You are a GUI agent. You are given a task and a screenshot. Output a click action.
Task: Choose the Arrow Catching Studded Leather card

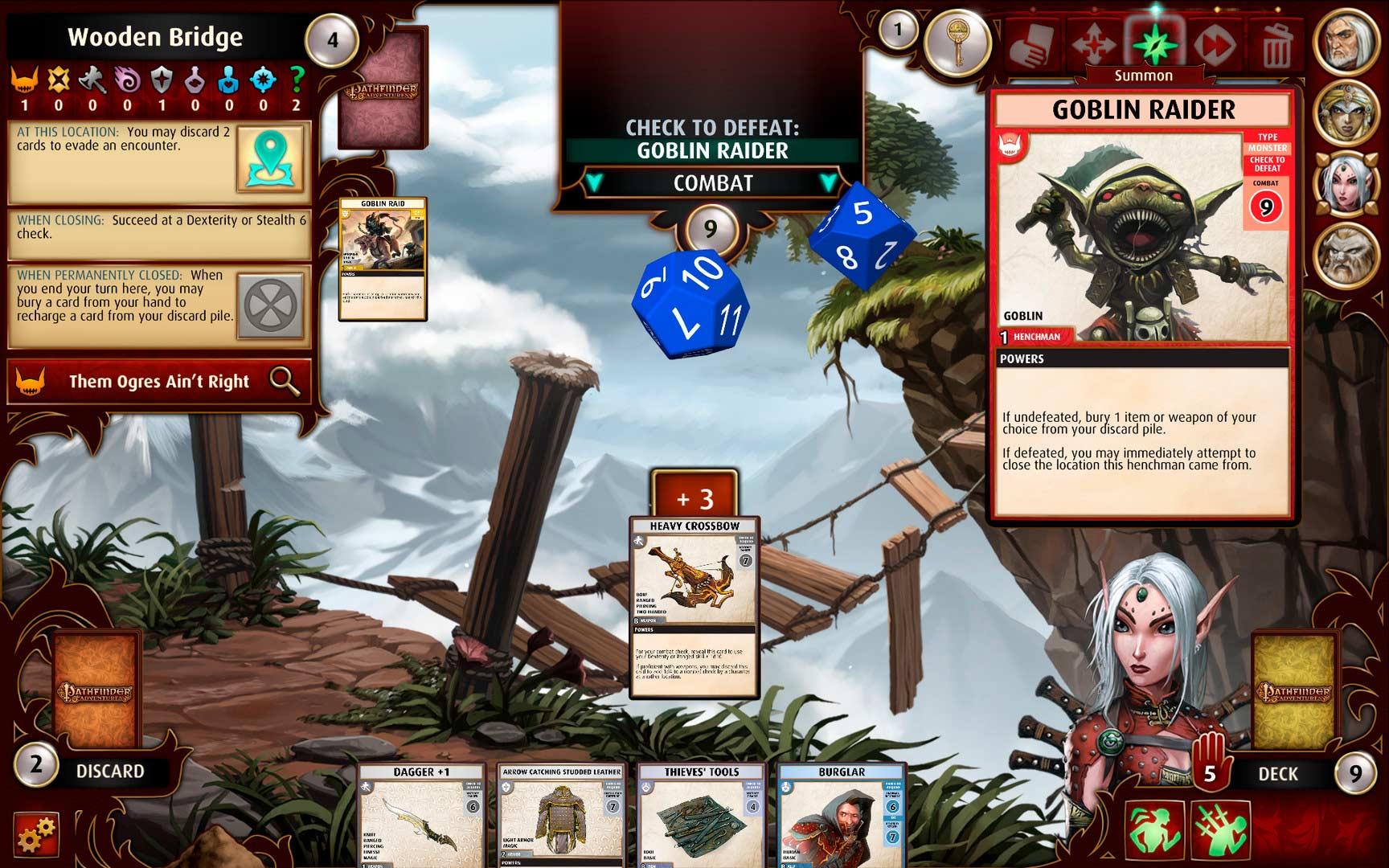561,816
